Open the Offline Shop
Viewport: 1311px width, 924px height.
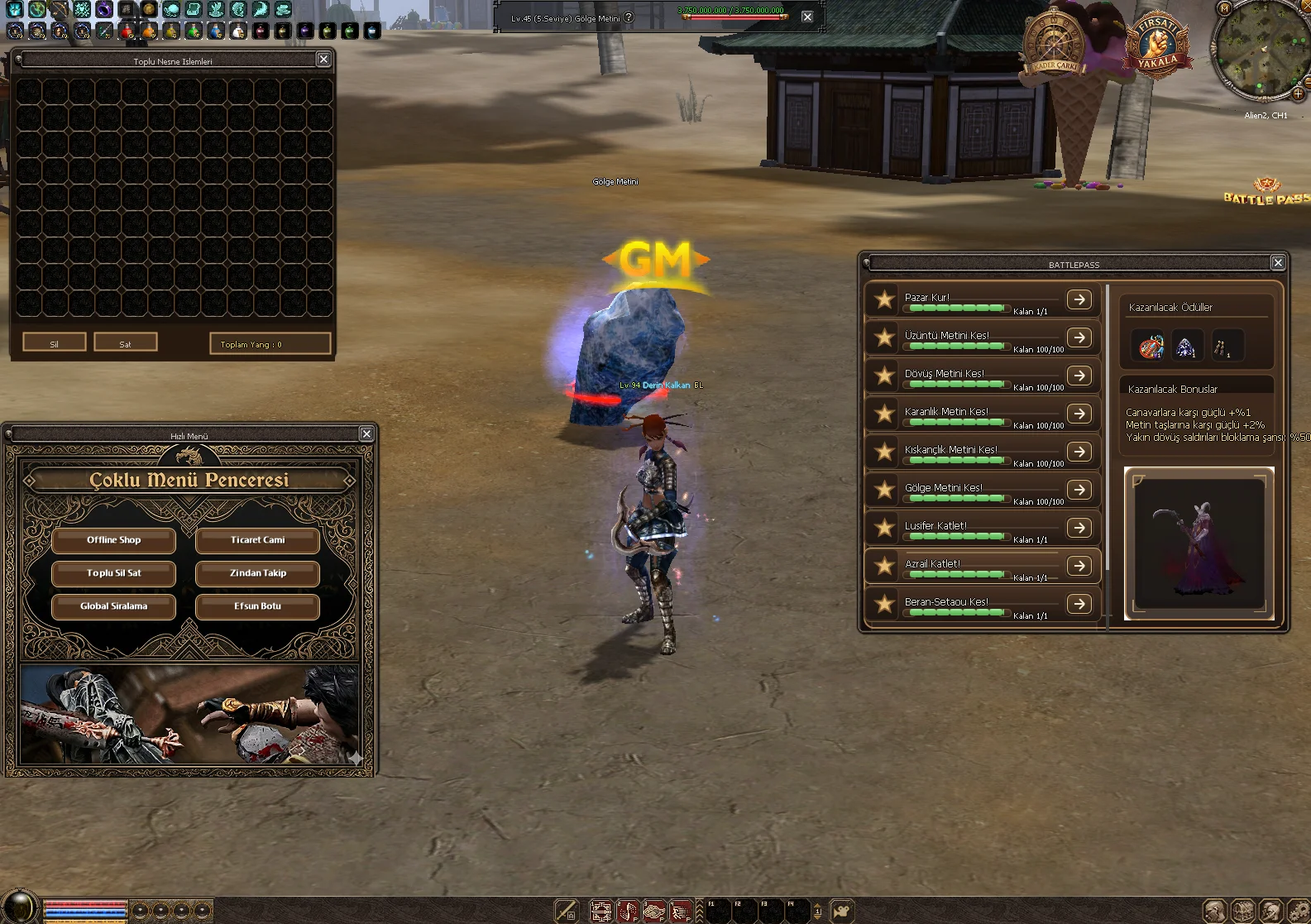[x=114, y=540]
